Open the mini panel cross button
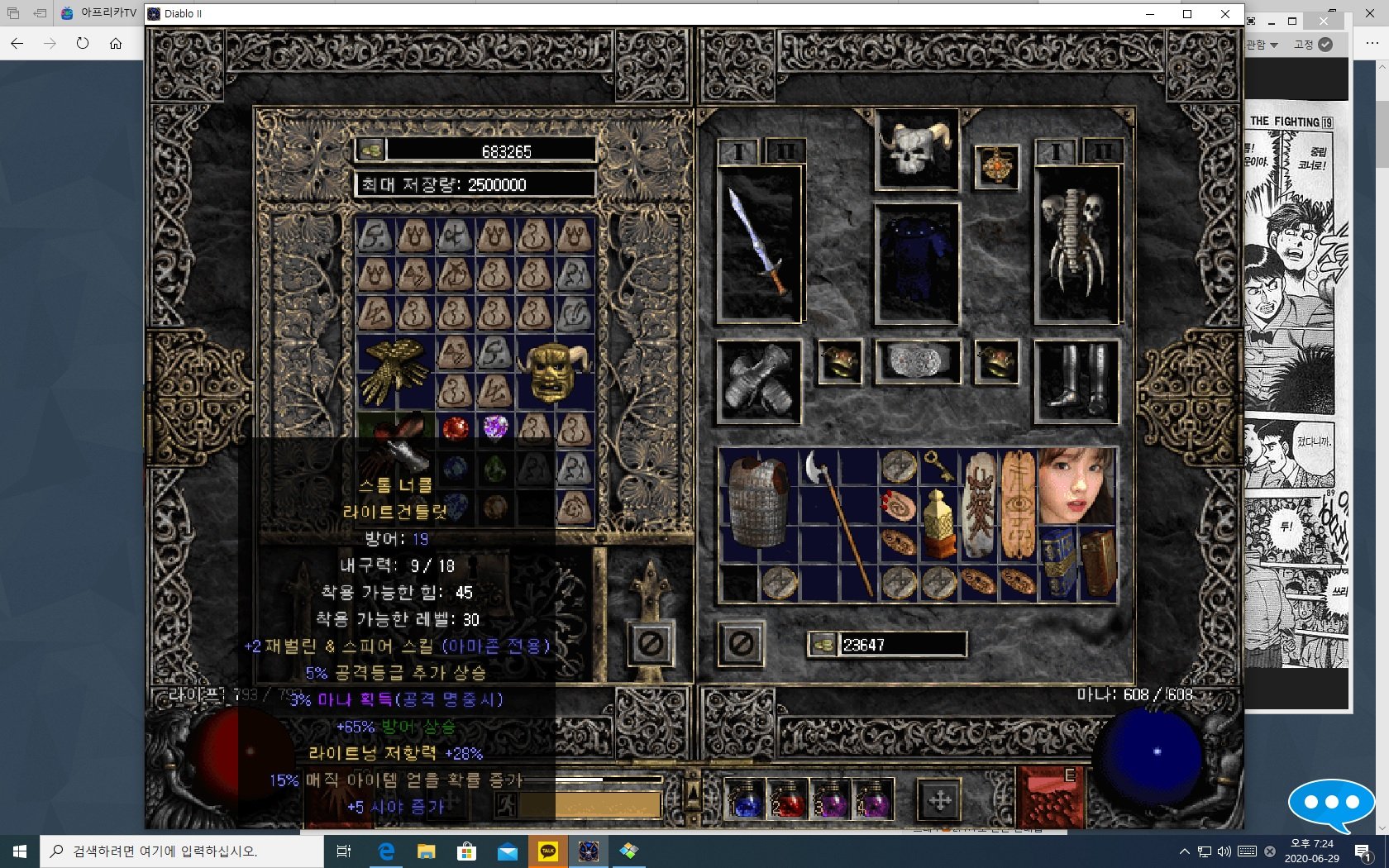The height and width of the screenshot is (868, 1389). pyautogui.click(x=939, y=800)
